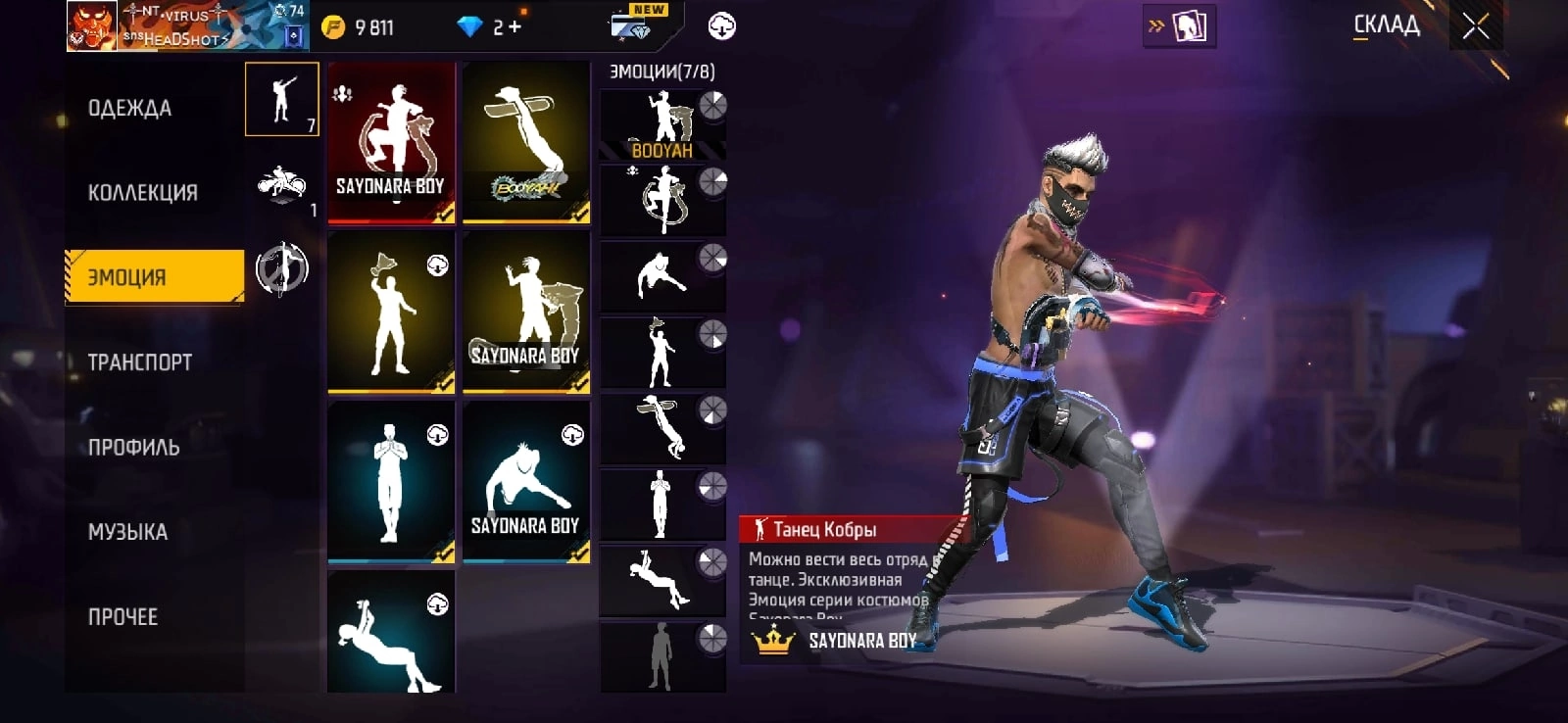Go to the ПРОФИЛЬ section
This screenshot has width=1568, height=723.
point(134,448)
